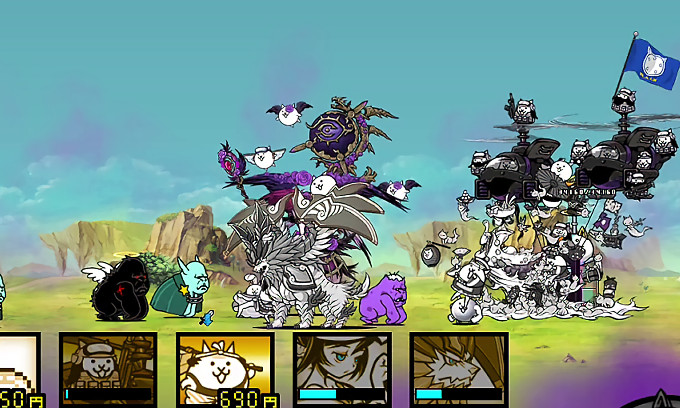Deploy the 690-yen spiky-haired cat unit
The width and height of the screenshot is (680, 408).
click(x=225, y=369)
